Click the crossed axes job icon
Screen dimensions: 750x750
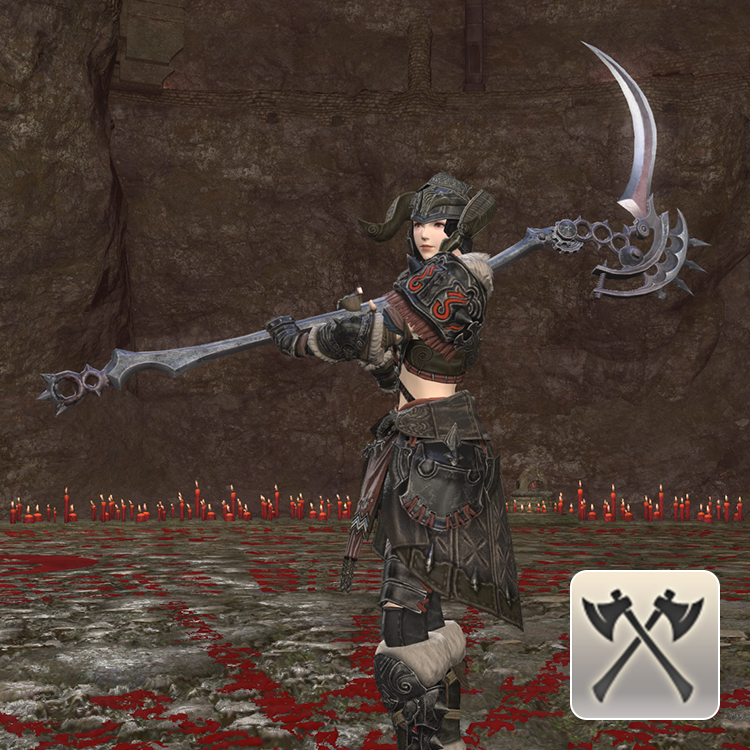645,644
